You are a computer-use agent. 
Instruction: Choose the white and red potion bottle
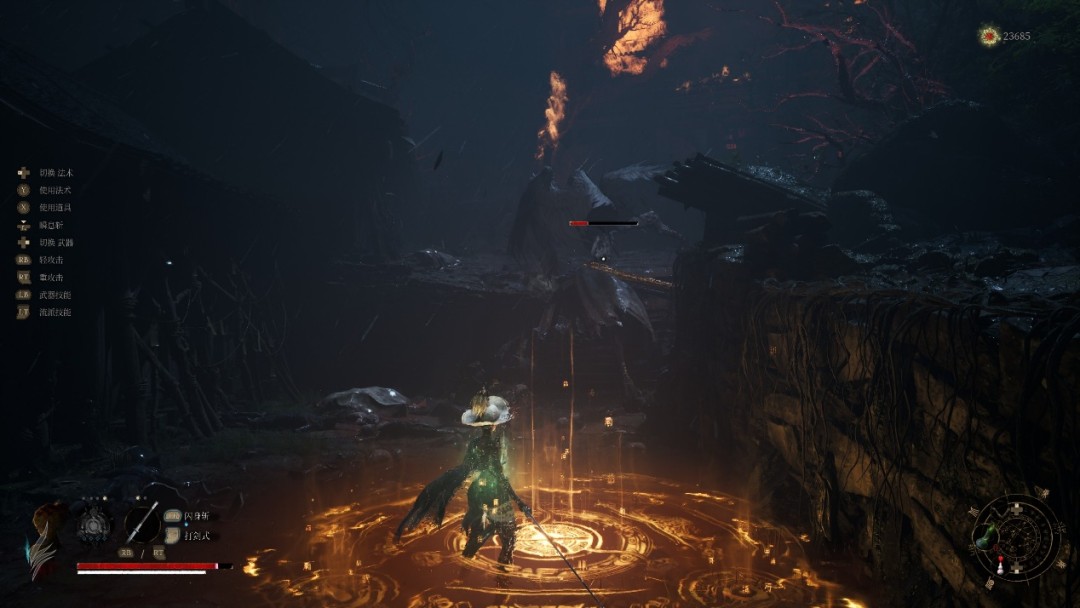pyautogui.click(x=1000, y=567)
